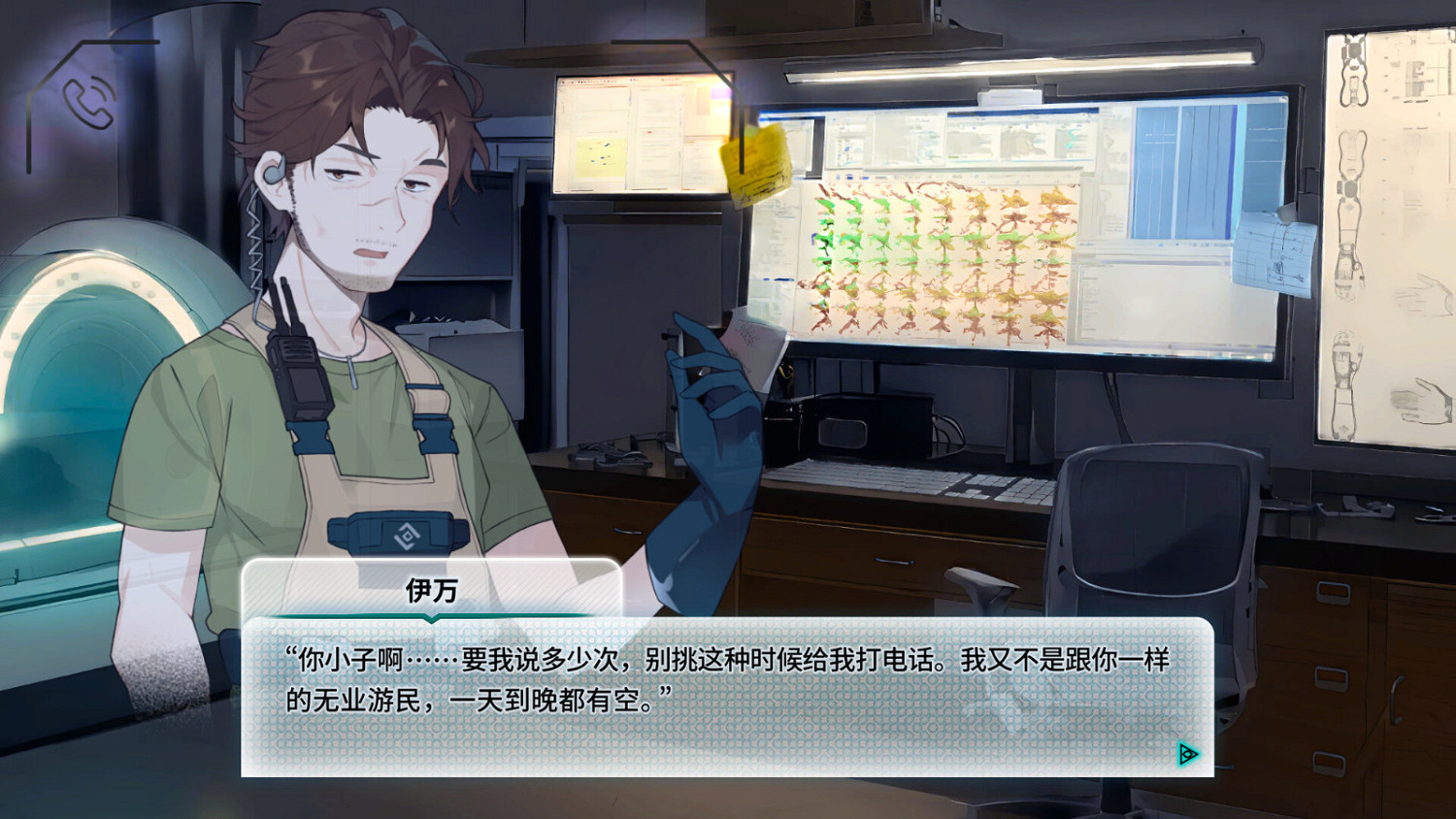Click the yellow sticky note on the monitor
The height and width of the screenshot is (819, 1456).
coord(755,167)
